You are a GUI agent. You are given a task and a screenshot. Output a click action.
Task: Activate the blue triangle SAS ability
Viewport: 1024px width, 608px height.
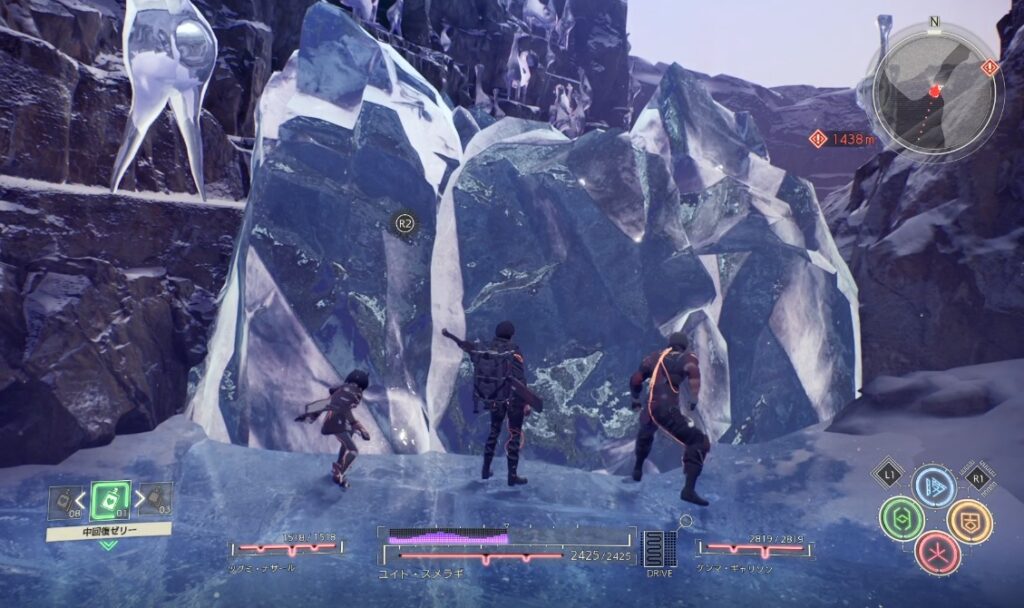click(934, 486)
